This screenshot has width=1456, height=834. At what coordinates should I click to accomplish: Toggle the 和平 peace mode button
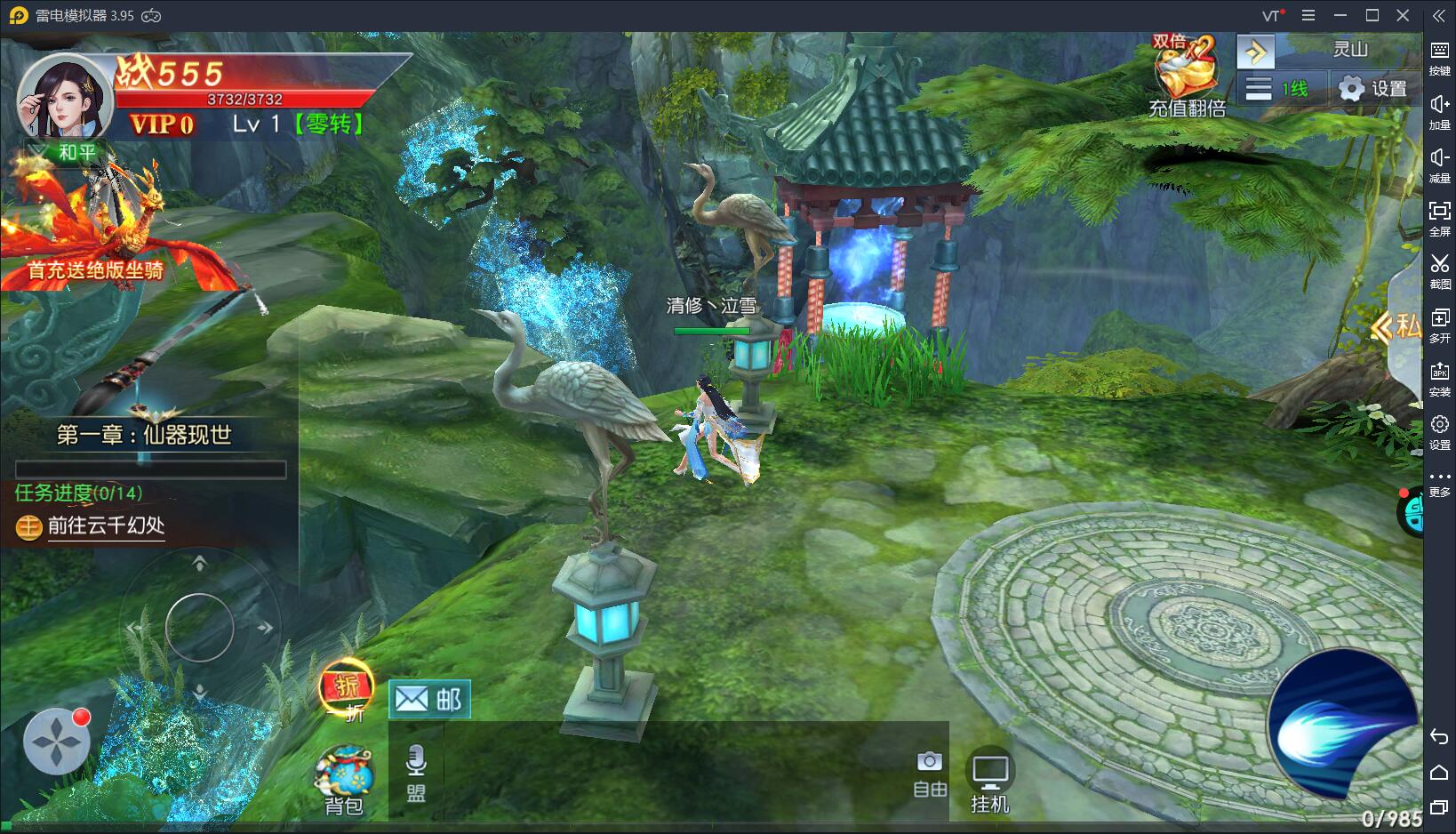point(68,152)
